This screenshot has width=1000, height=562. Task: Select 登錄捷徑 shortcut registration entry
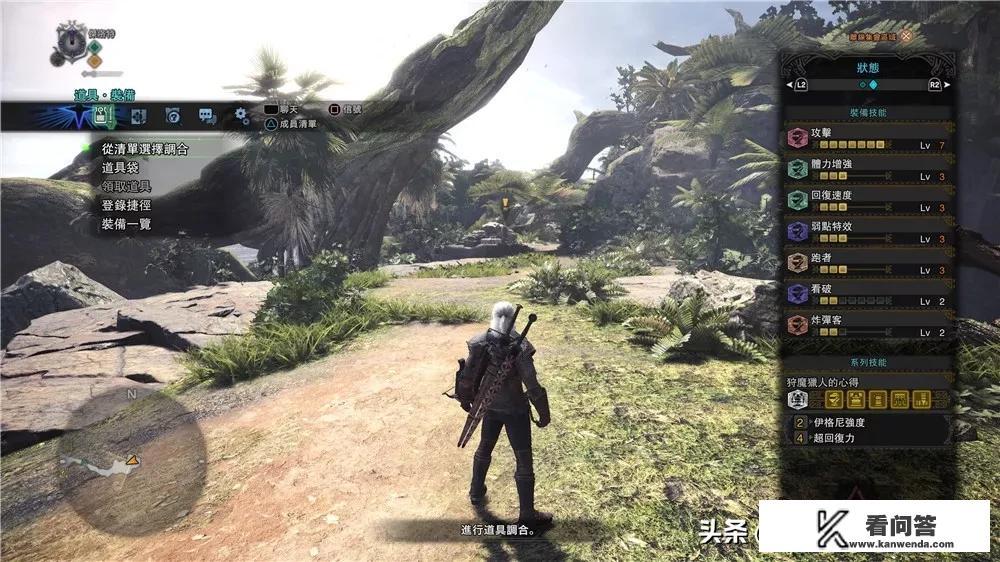[125, 205]
